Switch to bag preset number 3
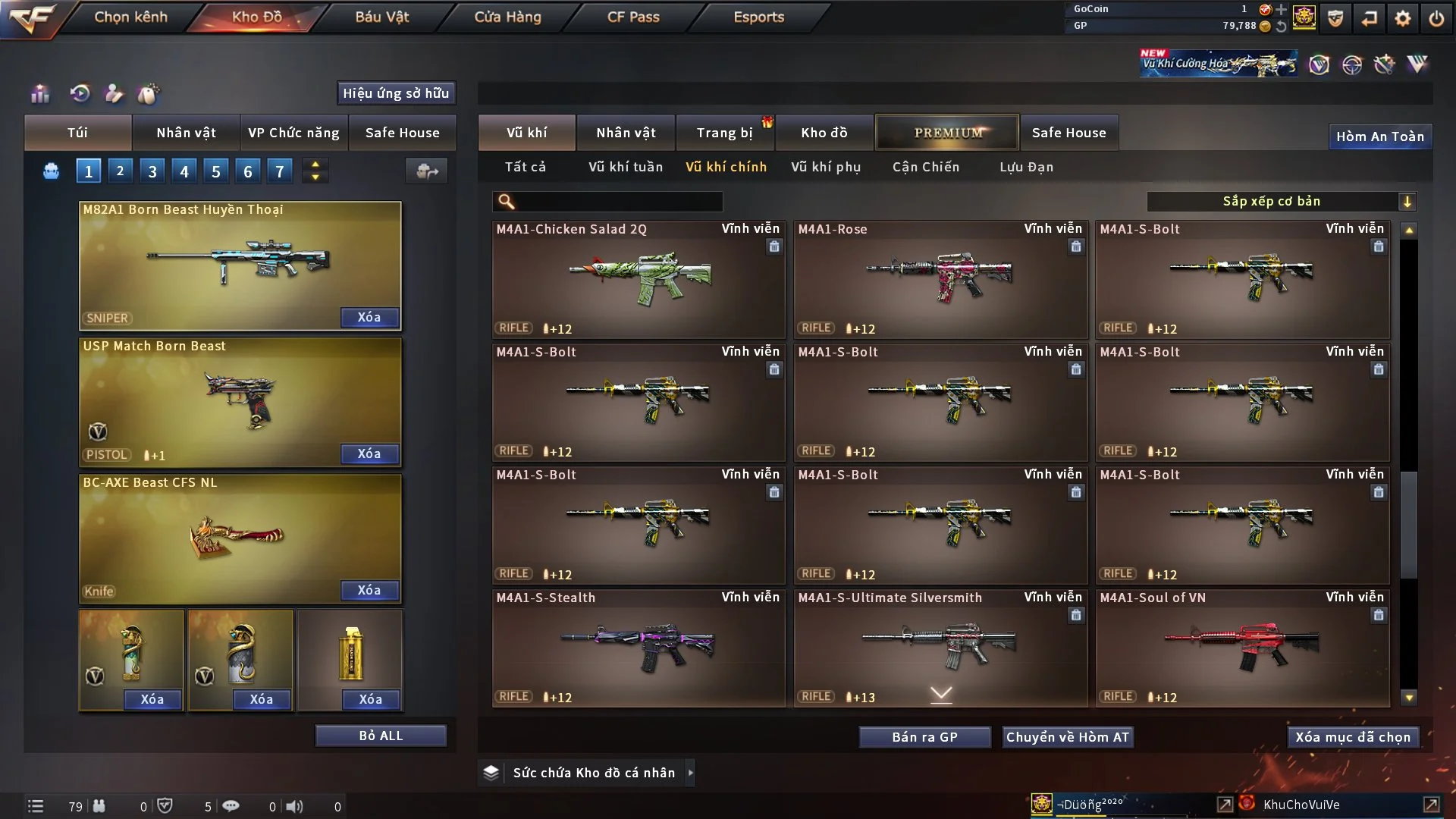This screenshot has width=1456, height=819. (x=152, y=171)
